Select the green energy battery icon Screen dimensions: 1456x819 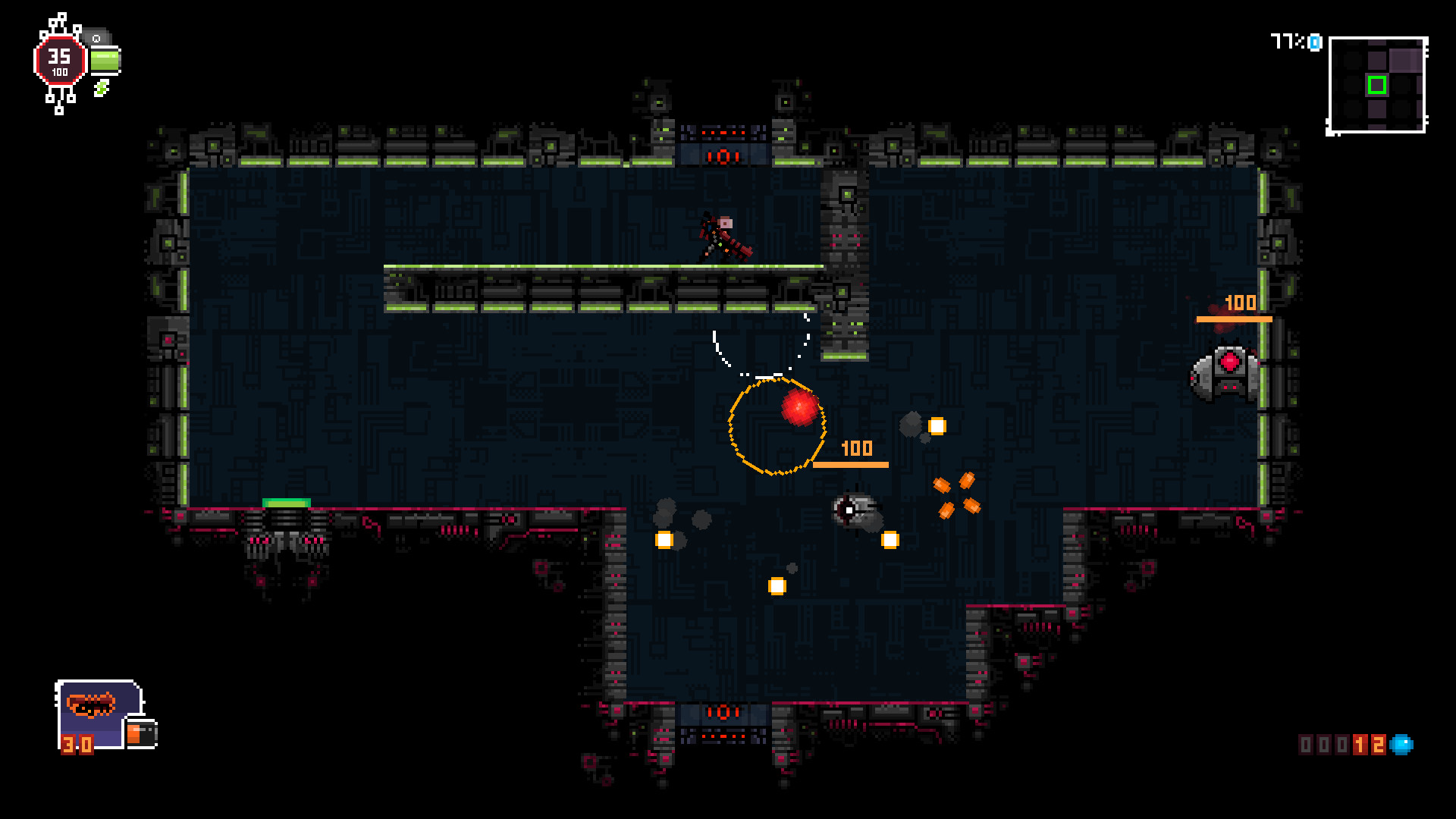105,61
